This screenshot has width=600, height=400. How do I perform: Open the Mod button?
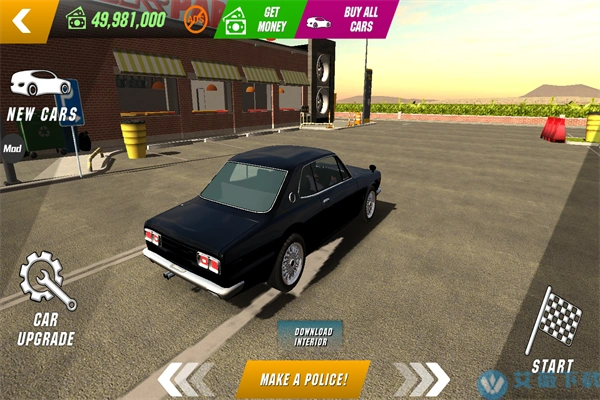[x=12, y=150]
